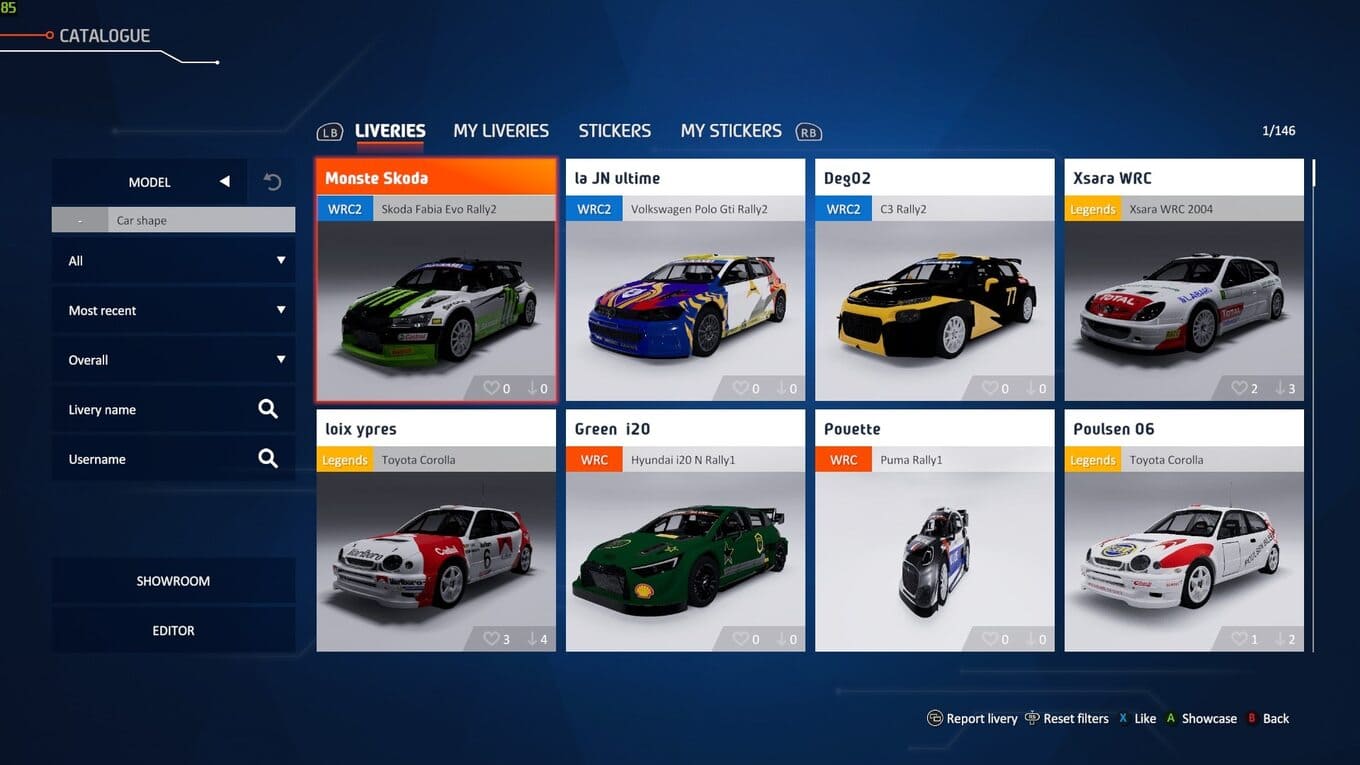Viewport: 1360px width, 765px height.
Task: Click the reset arrow beside Model
Action: coord(272,182)
